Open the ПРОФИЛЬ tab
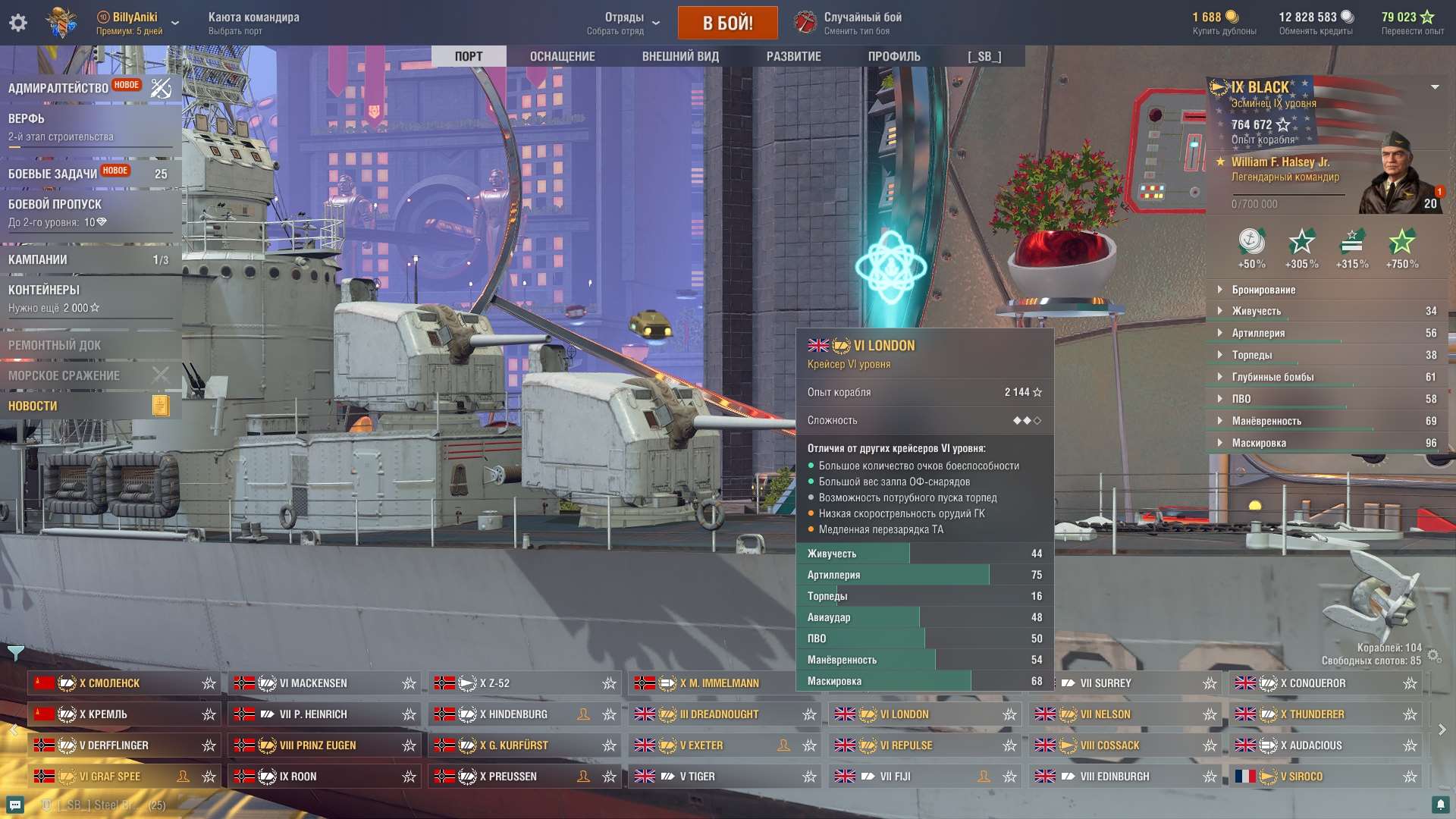The image size is (1456, 819). 893,55
